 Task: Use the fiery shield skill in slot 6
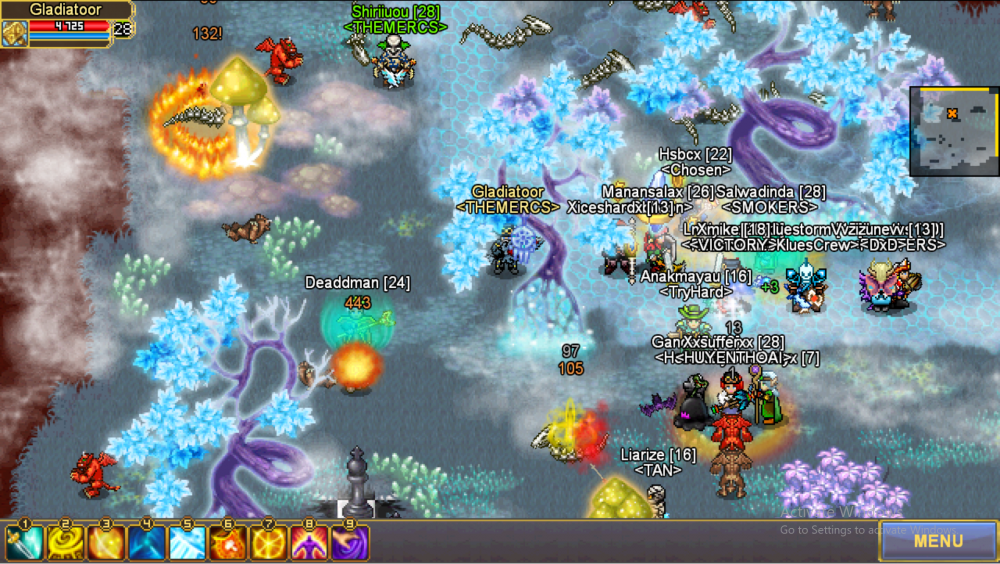point(228,543)
